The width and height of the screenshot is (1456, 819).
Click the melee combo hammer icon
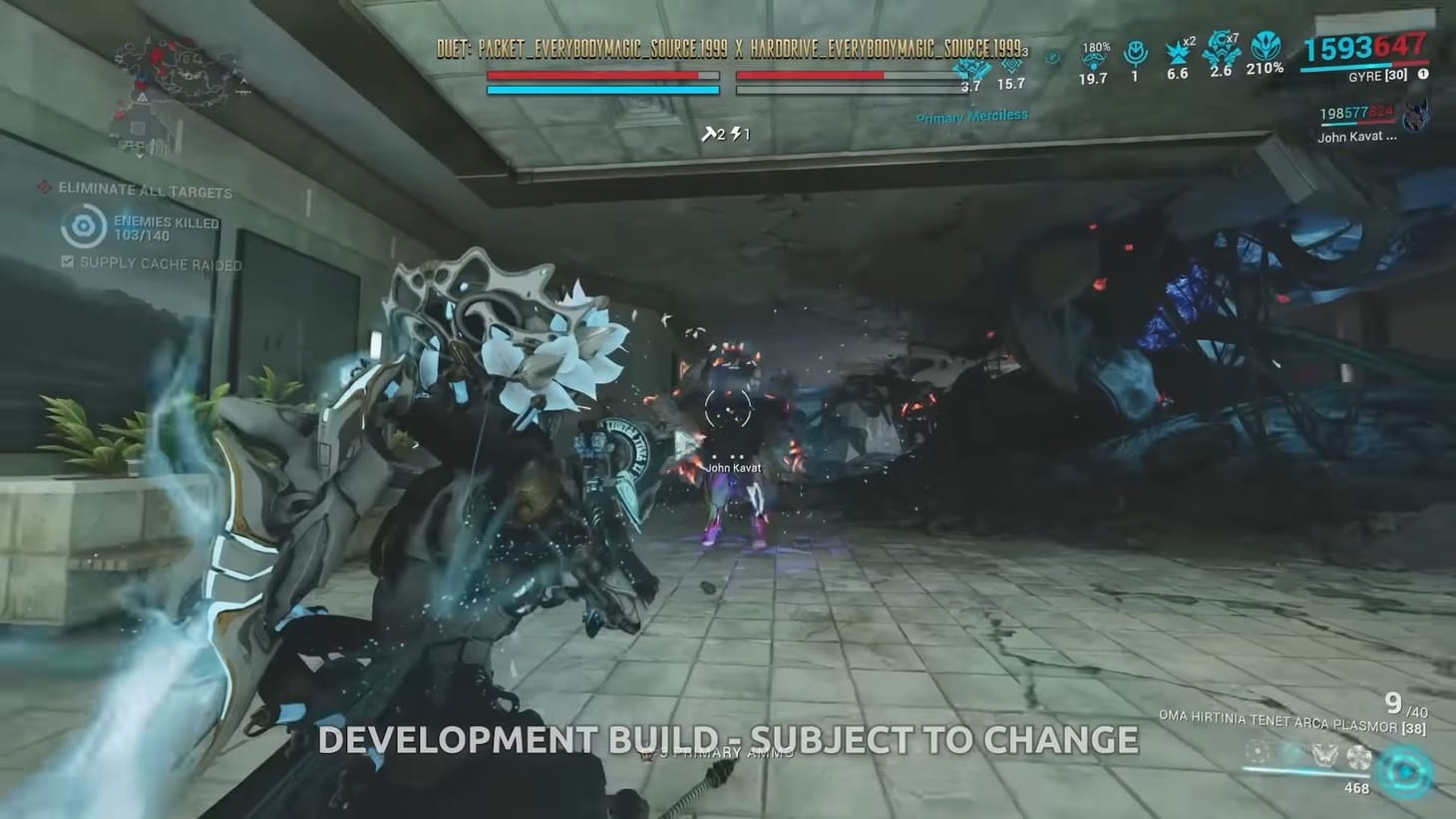(710, 134)
